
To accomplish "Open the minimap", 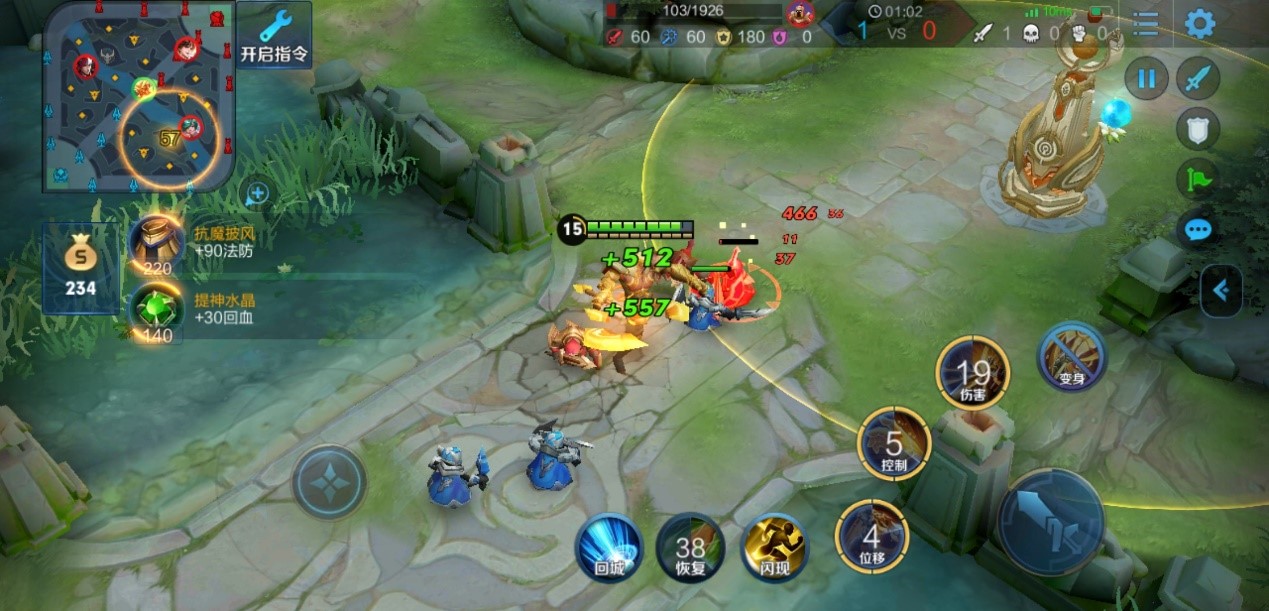I will (x=138, y=96).
